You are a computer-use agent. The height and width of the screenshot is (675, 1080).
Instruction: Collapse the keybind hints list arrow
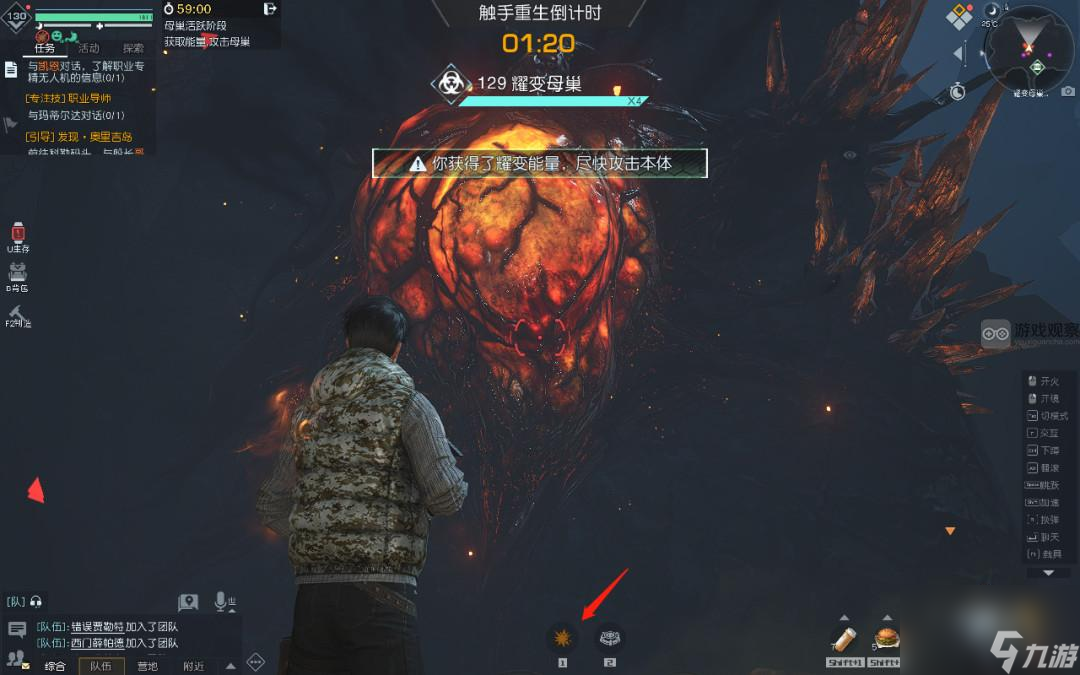pyautogui.click(x=1048, y=573)
